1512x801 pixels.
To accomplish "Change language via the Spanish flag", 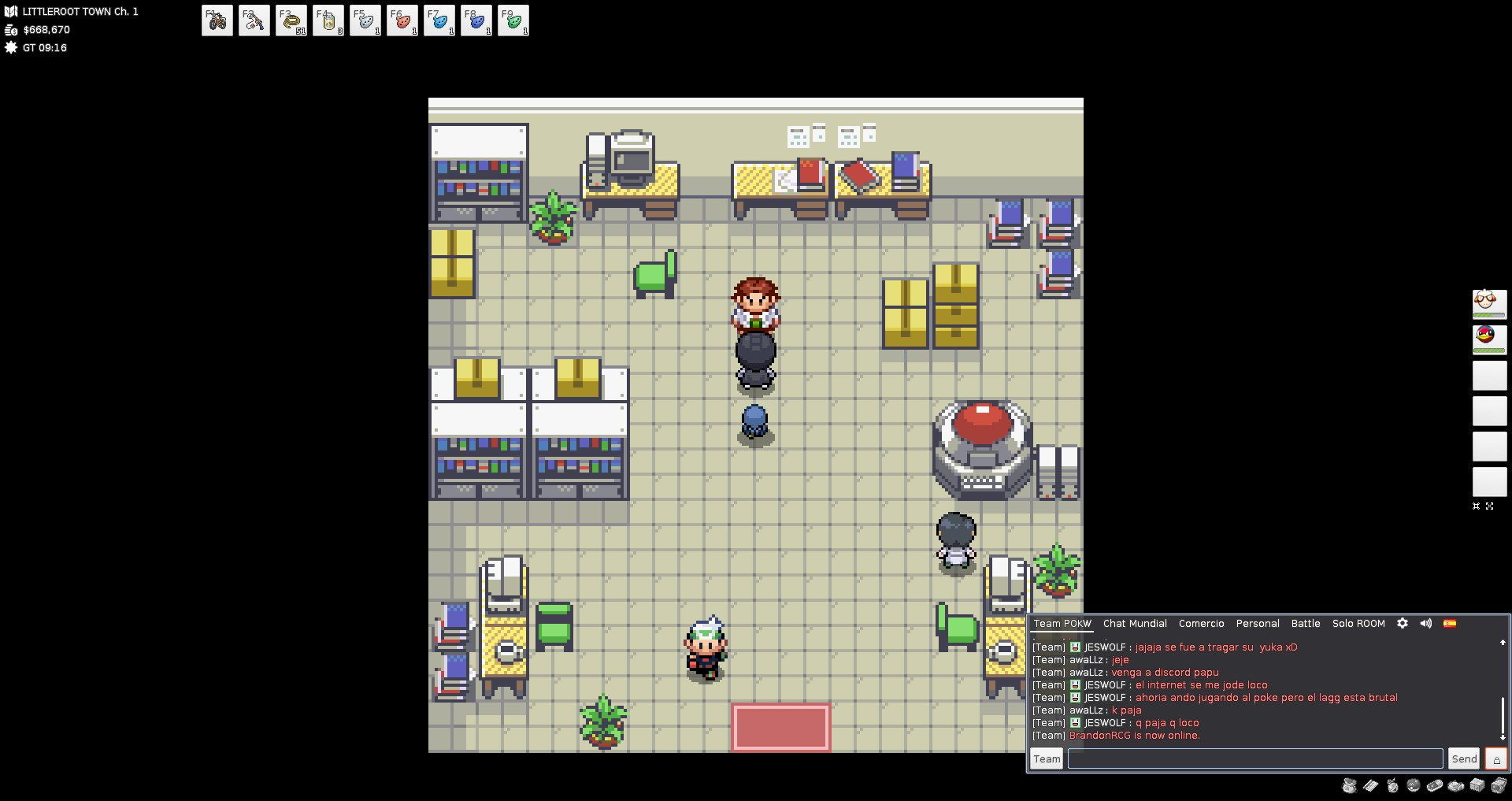I will (1450, 623).
